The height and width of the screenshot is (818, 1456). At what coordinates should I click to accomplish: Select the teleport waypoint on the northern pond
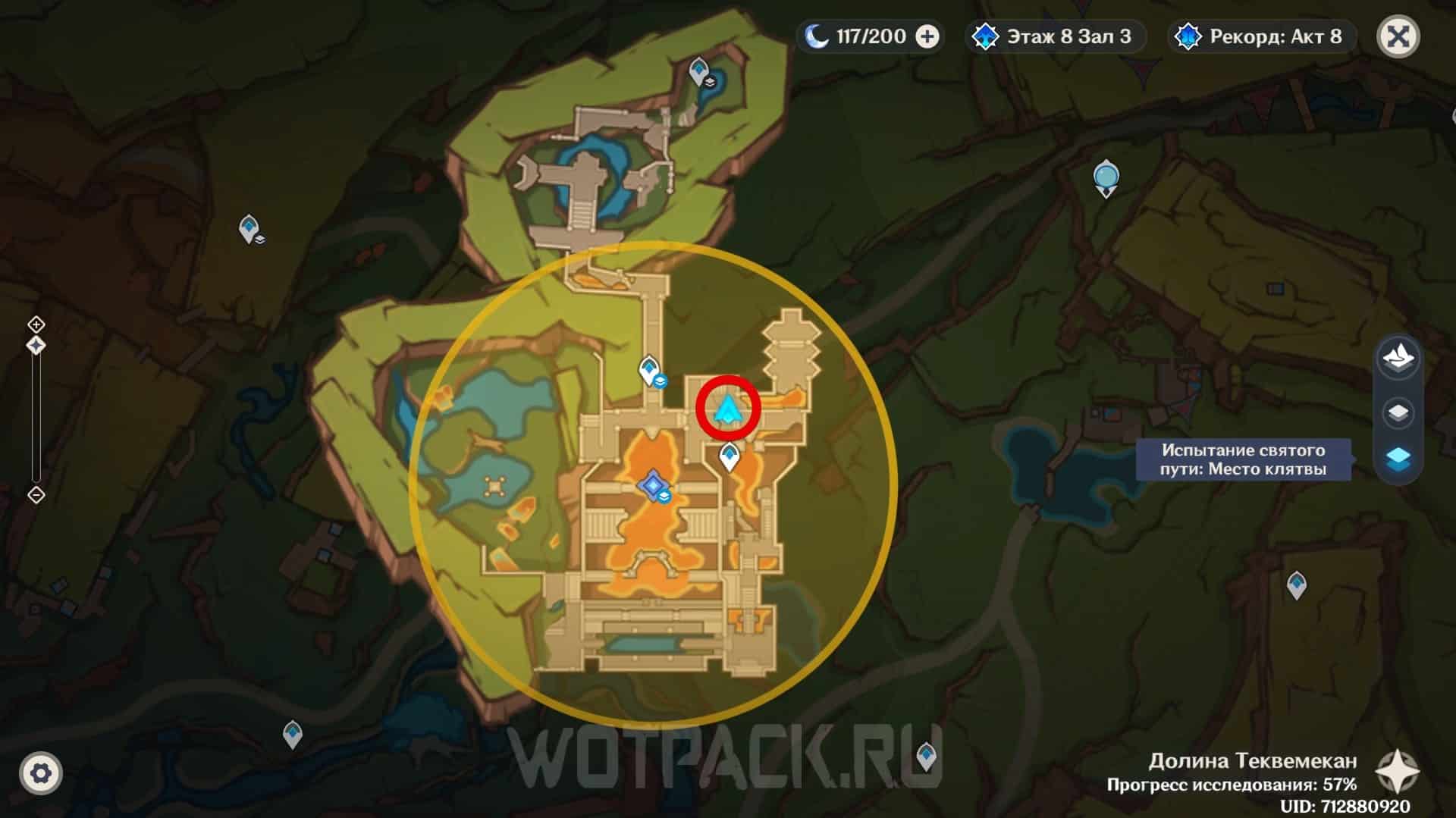[698, 71]
